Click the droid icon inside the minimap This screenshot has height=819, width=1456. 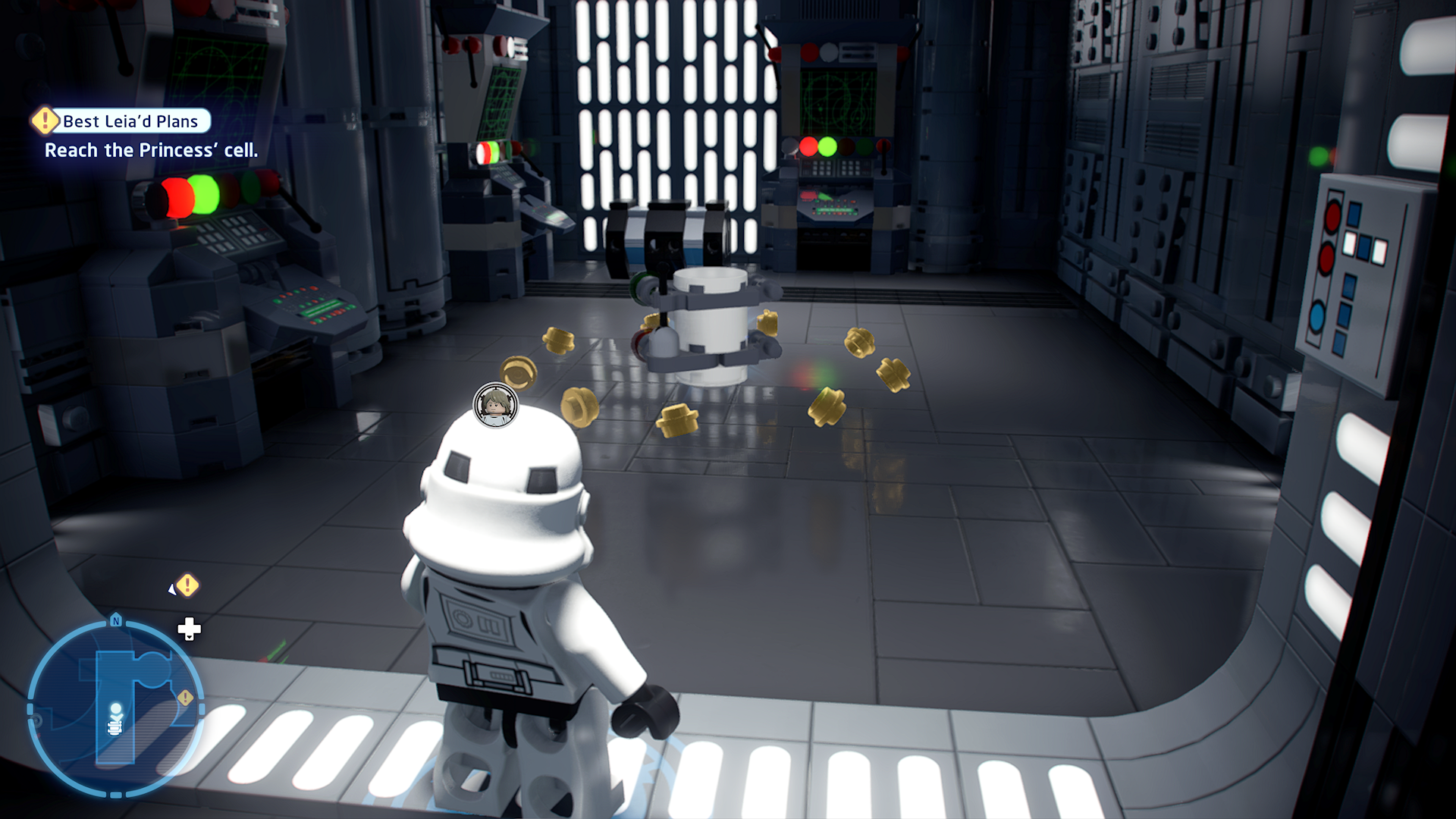pos(115,728)
